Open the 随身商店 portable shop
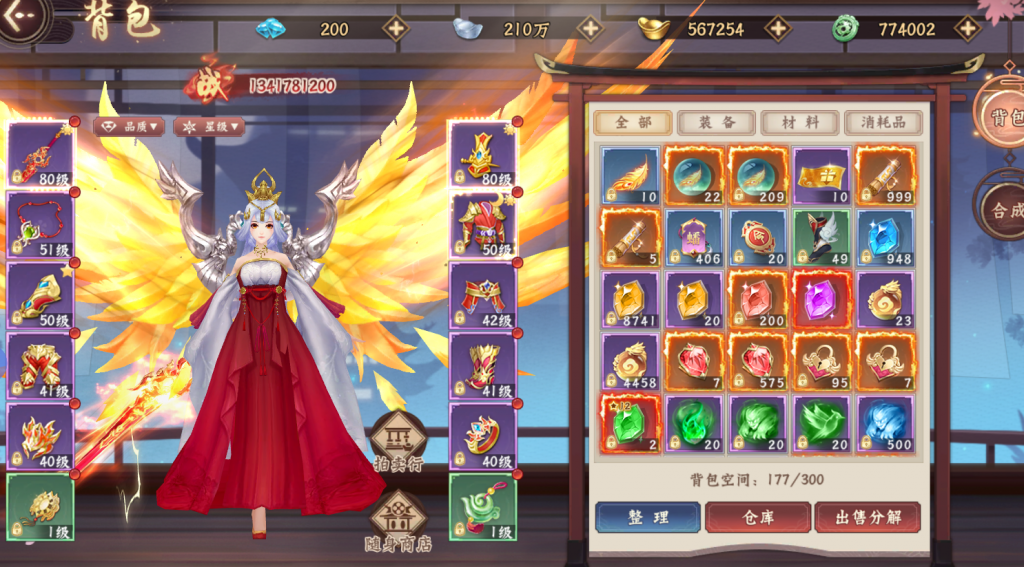The image size is (1024, 567). click(x=398, y=524)
